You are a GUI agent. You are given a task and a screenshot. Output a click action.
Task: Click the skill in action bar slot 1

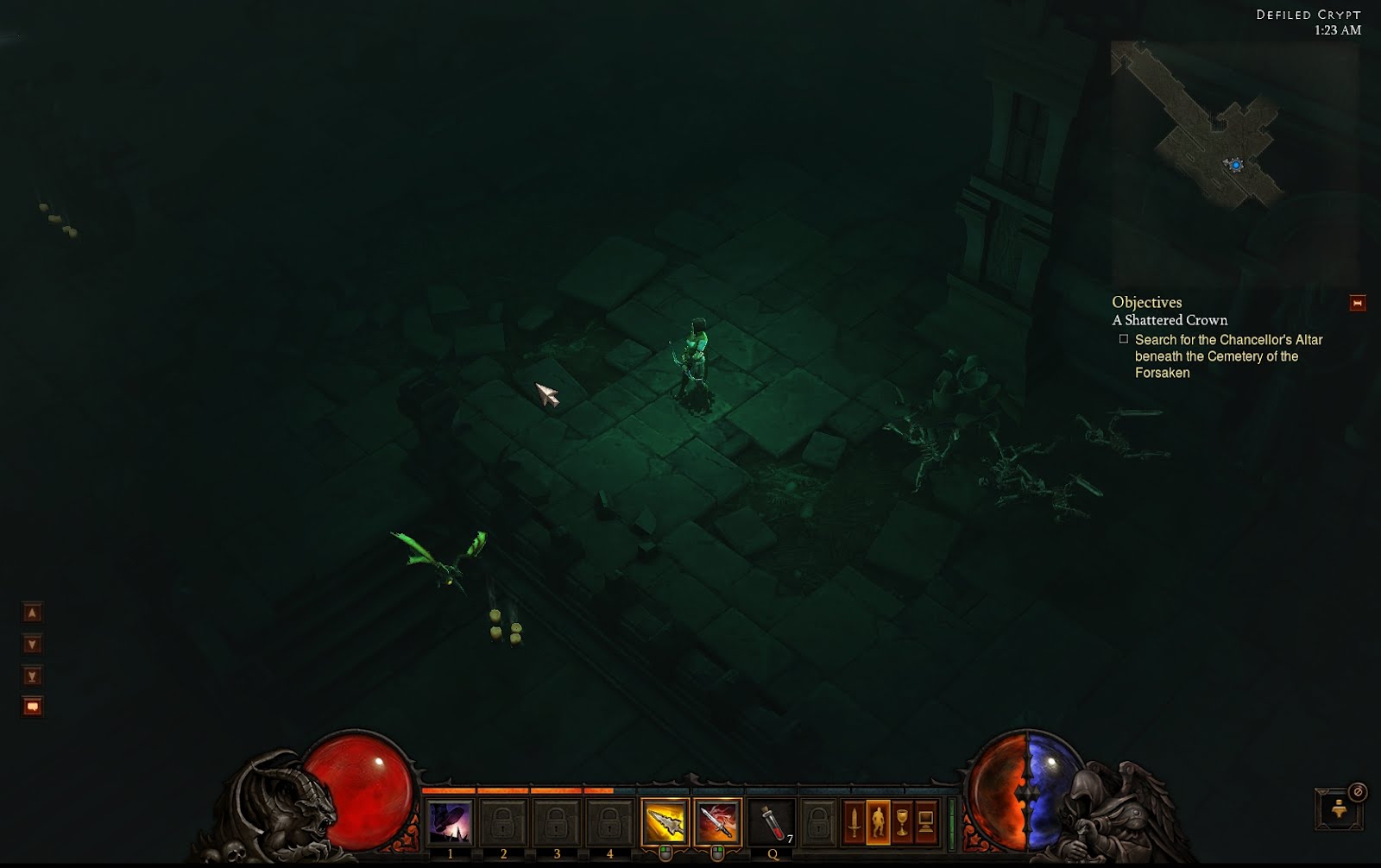pos(451,821)
